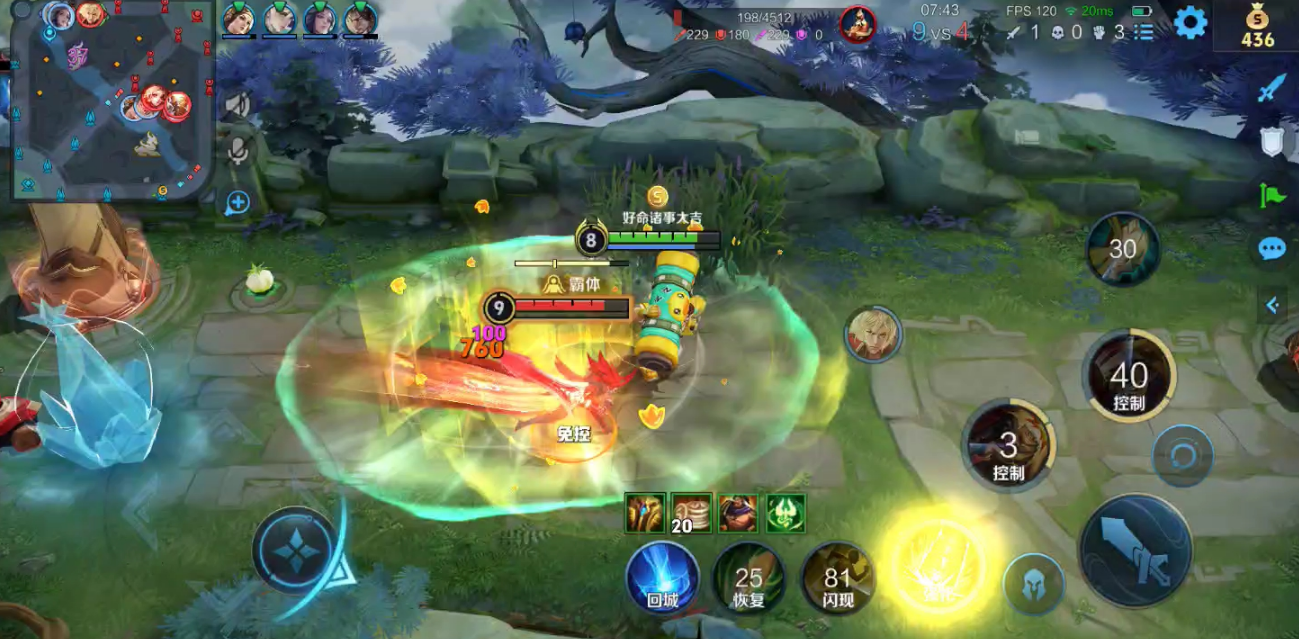The image size is (1299, 639).
Task: Select the skill showing 30 cooldown
Action: 1122,249
